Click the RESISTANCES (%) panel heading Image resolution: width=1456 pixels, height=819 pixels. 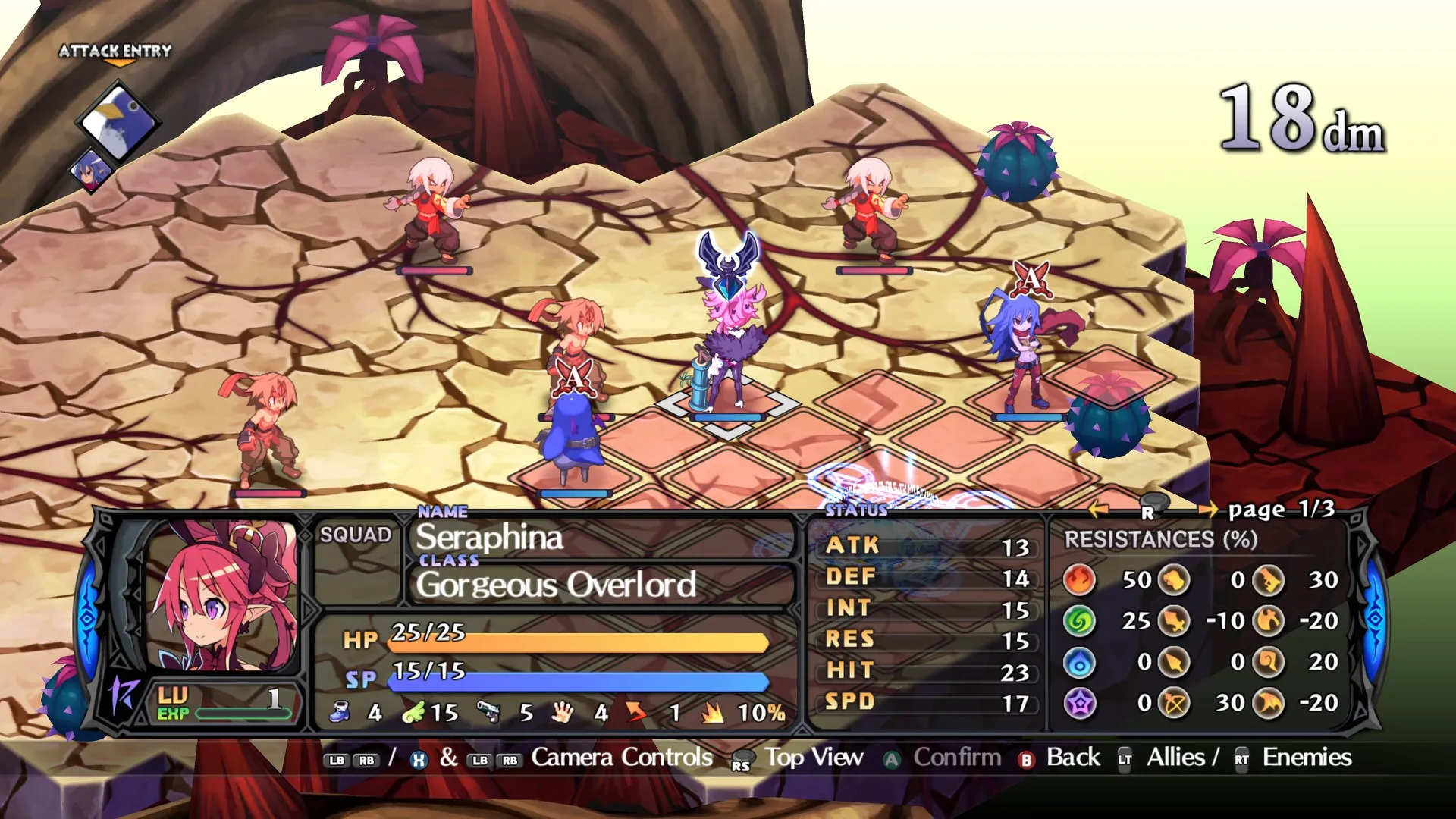(x=1160, y=540)
